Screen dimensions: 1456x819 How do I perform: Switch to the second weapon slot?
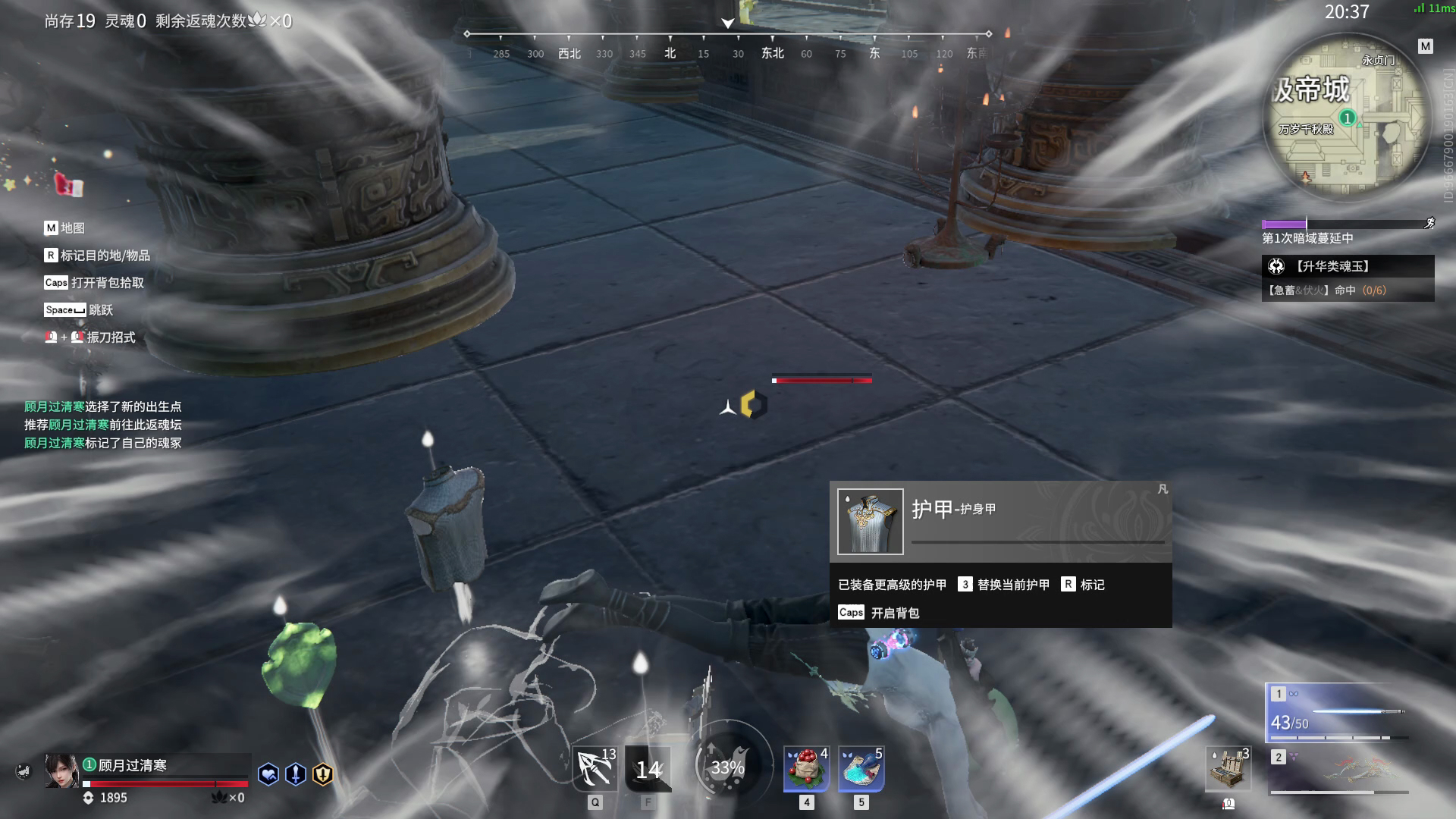coord(1338,771)
